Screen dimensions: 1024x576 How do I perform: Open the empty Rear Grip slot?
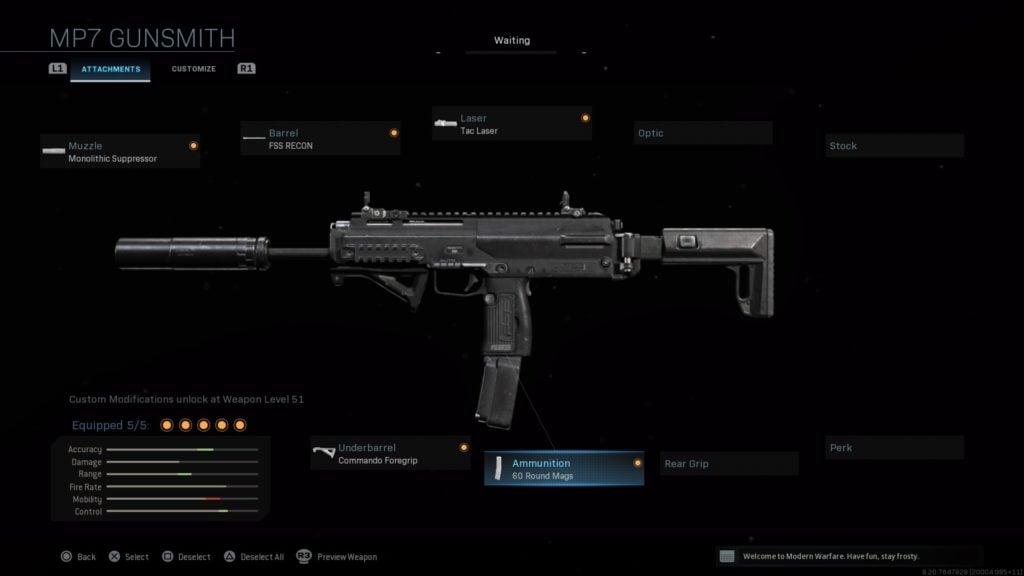tap(730, 464)
